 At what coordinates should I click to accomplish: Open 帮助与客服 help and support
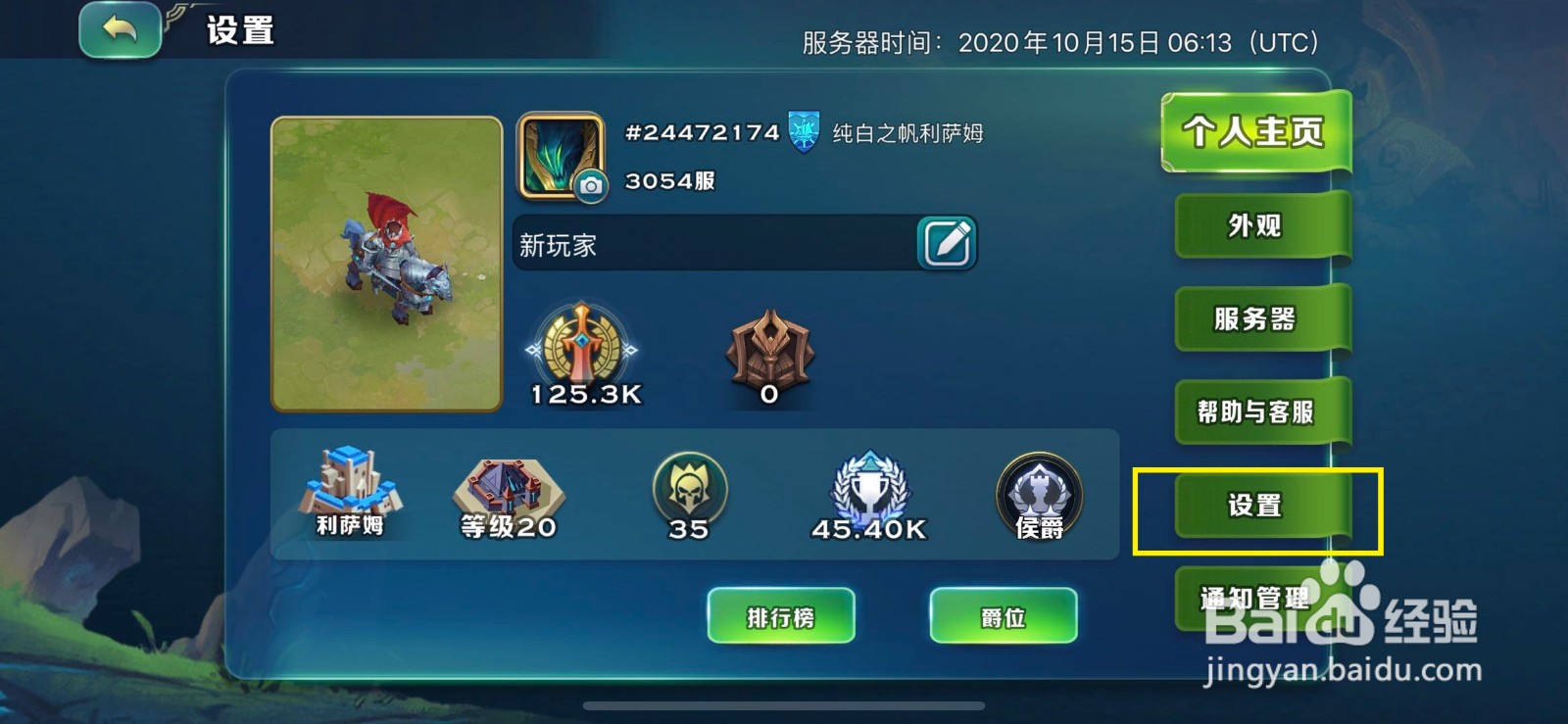1257,411
